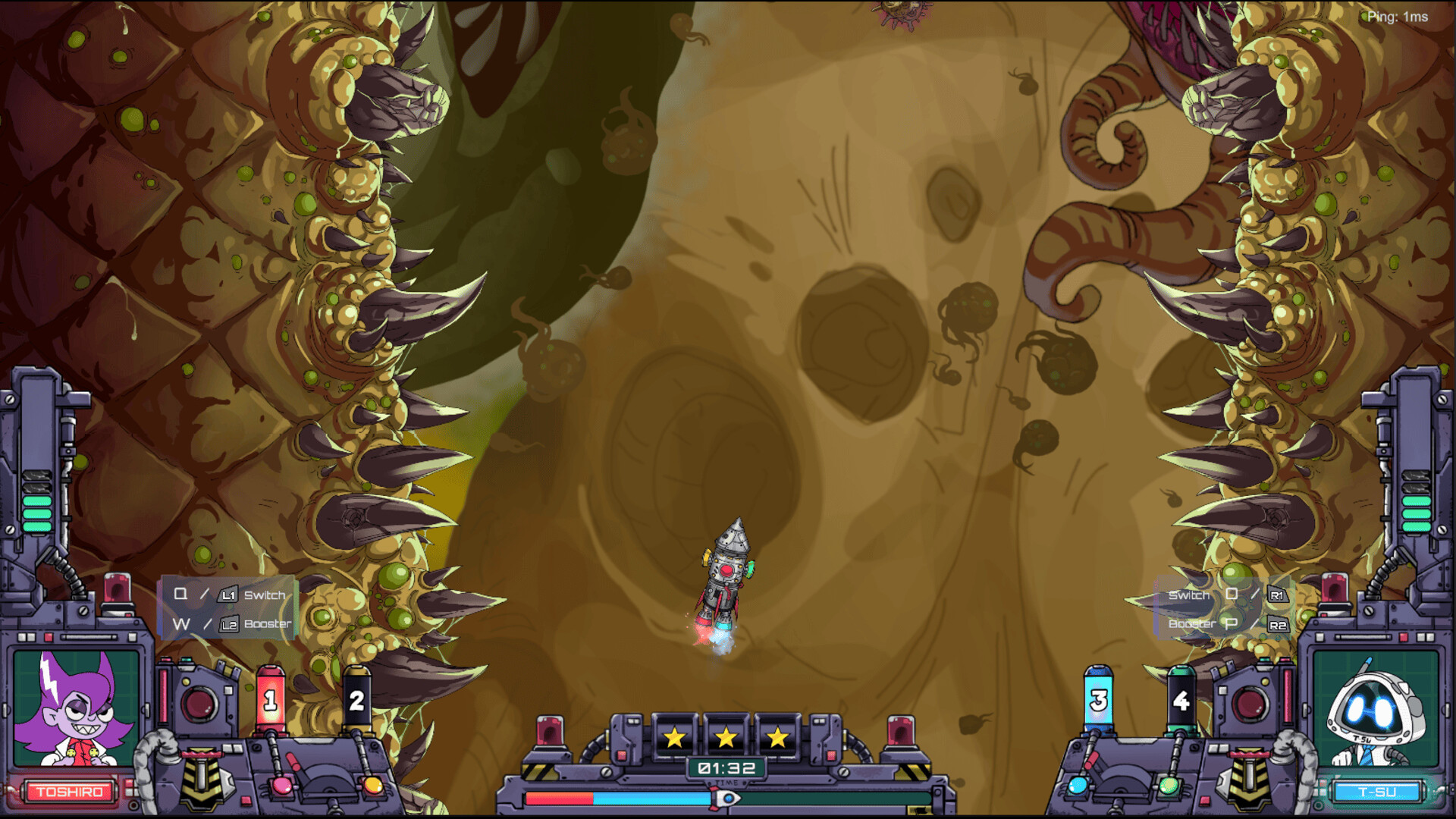Screen dimensions: 1456x819
Task: Click the dark battery canister 4
Action: [x=1180, y=698]
